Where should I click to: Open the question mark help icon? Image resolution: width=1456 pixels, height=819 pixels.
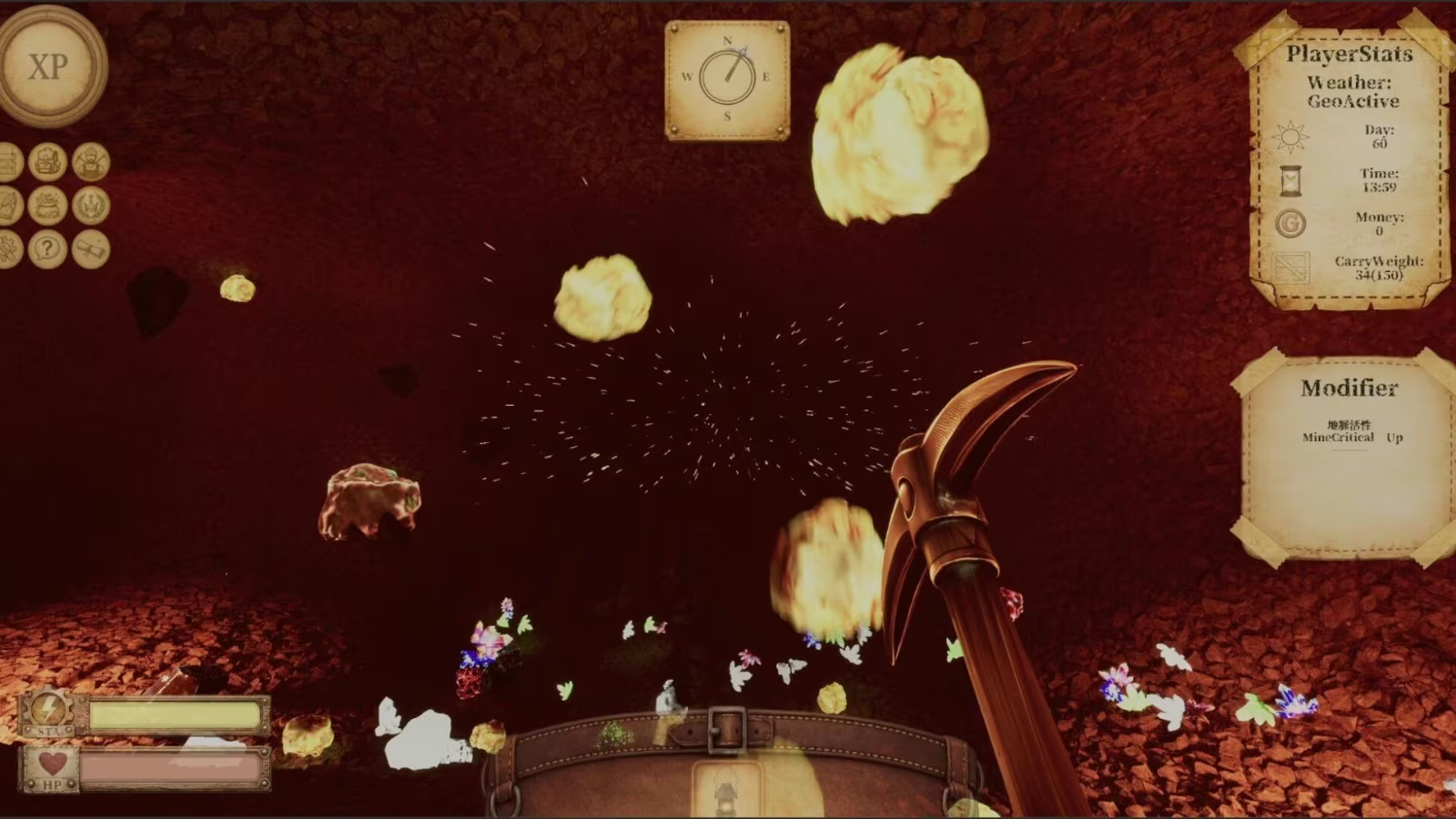point(47,248)
